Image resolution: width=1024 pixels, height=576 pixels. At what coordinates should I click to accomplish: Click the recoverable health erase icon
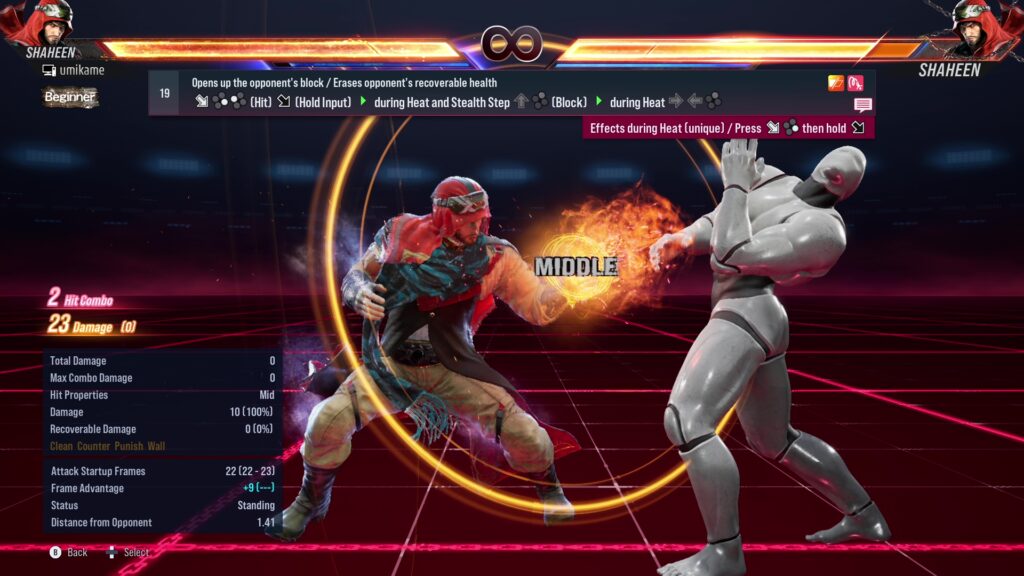click(855, 83)
